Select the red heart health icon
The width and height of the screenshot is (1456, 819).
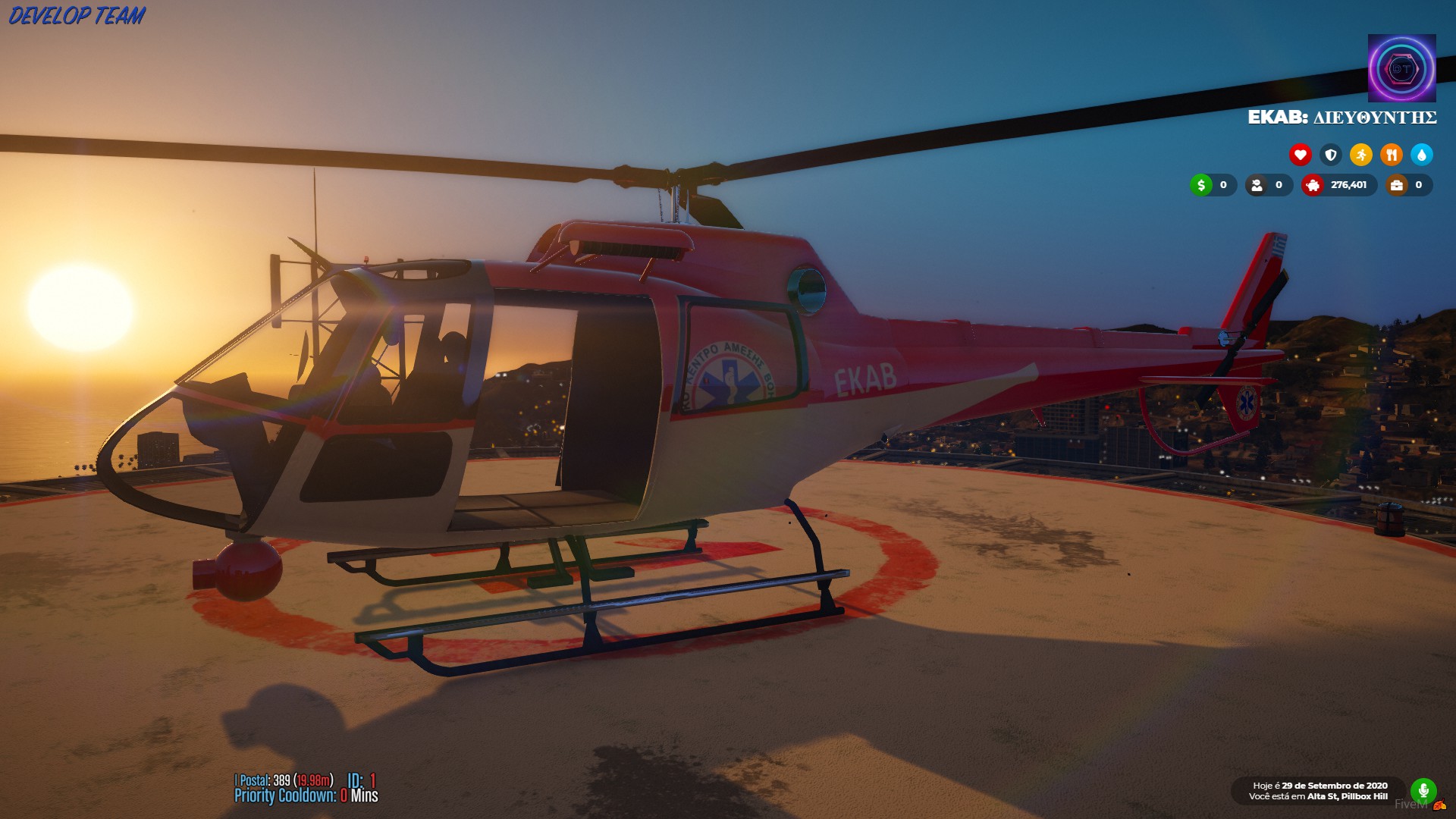coord(1301,154)
